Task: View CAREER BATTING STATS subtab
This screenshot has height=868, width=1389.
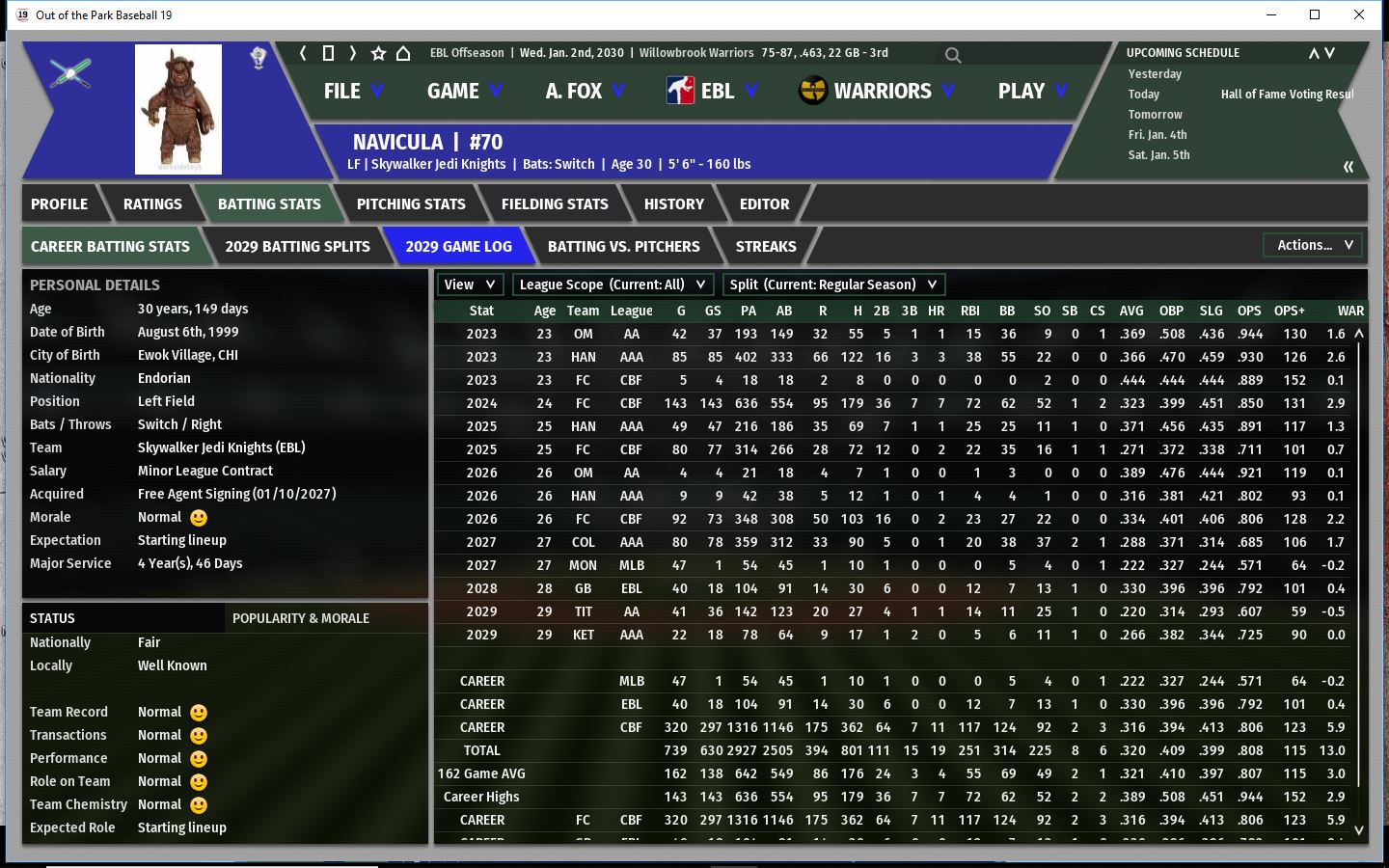Action: 110,247
